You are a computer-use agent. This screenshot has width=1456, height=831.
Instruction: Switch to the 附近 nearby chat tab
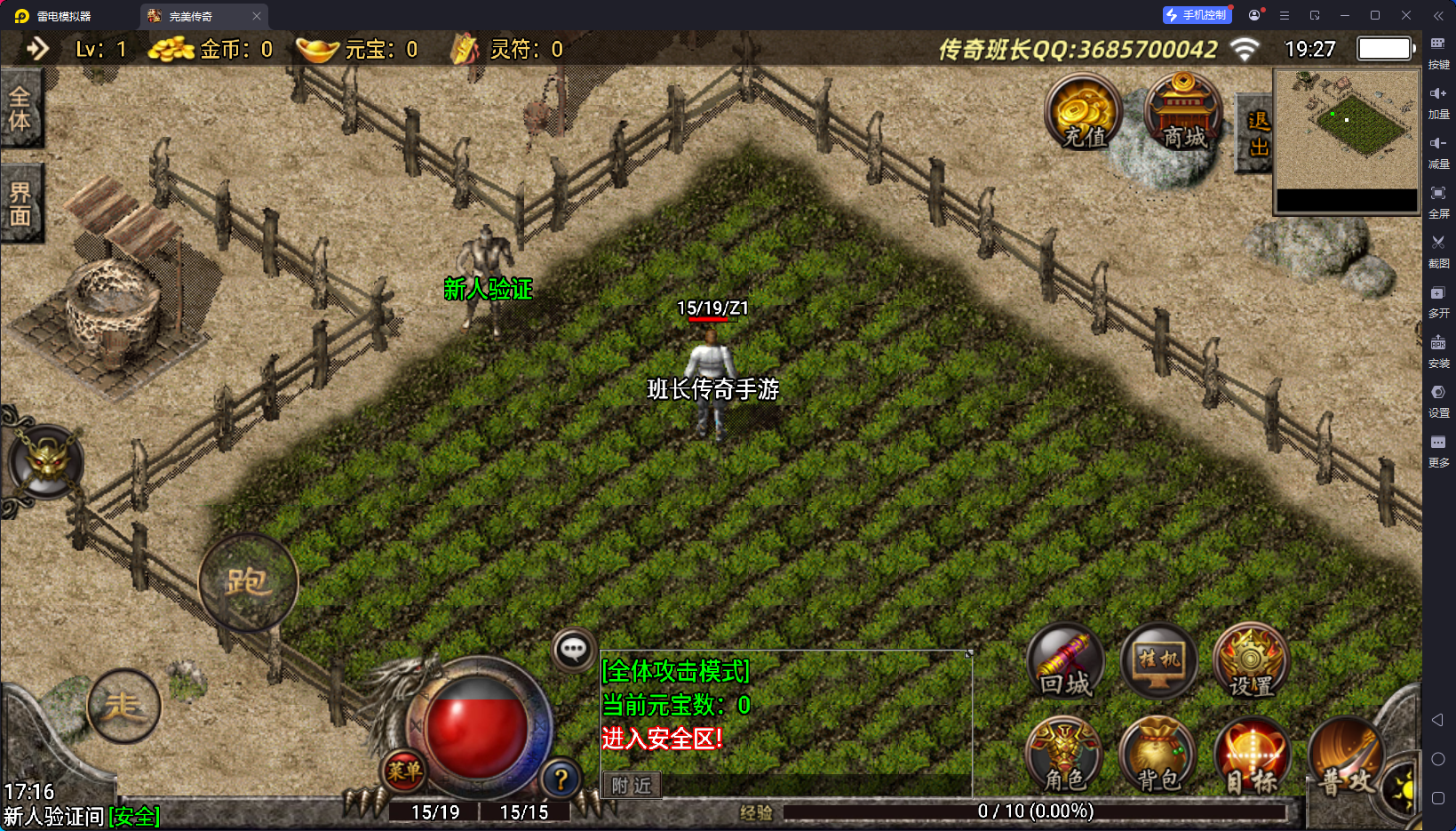632,786
